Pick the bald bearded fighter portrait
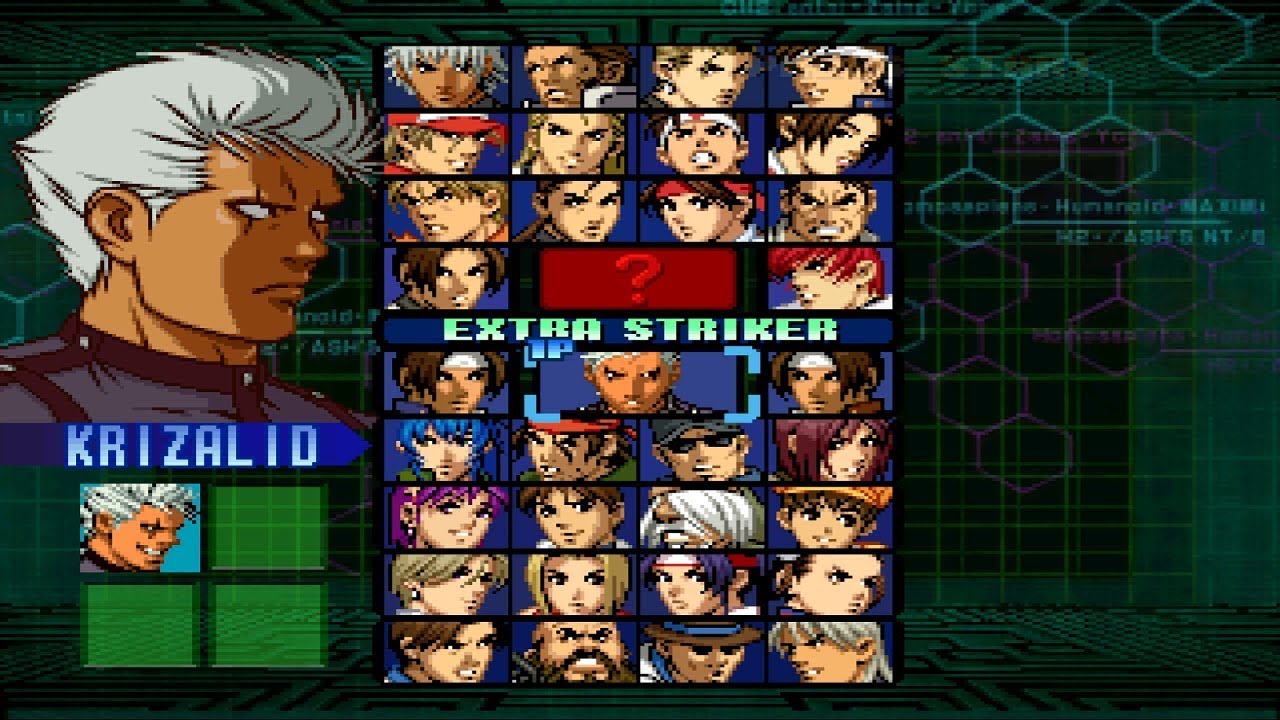Viewport: 1280px width, 720px height. click(574, 650)
